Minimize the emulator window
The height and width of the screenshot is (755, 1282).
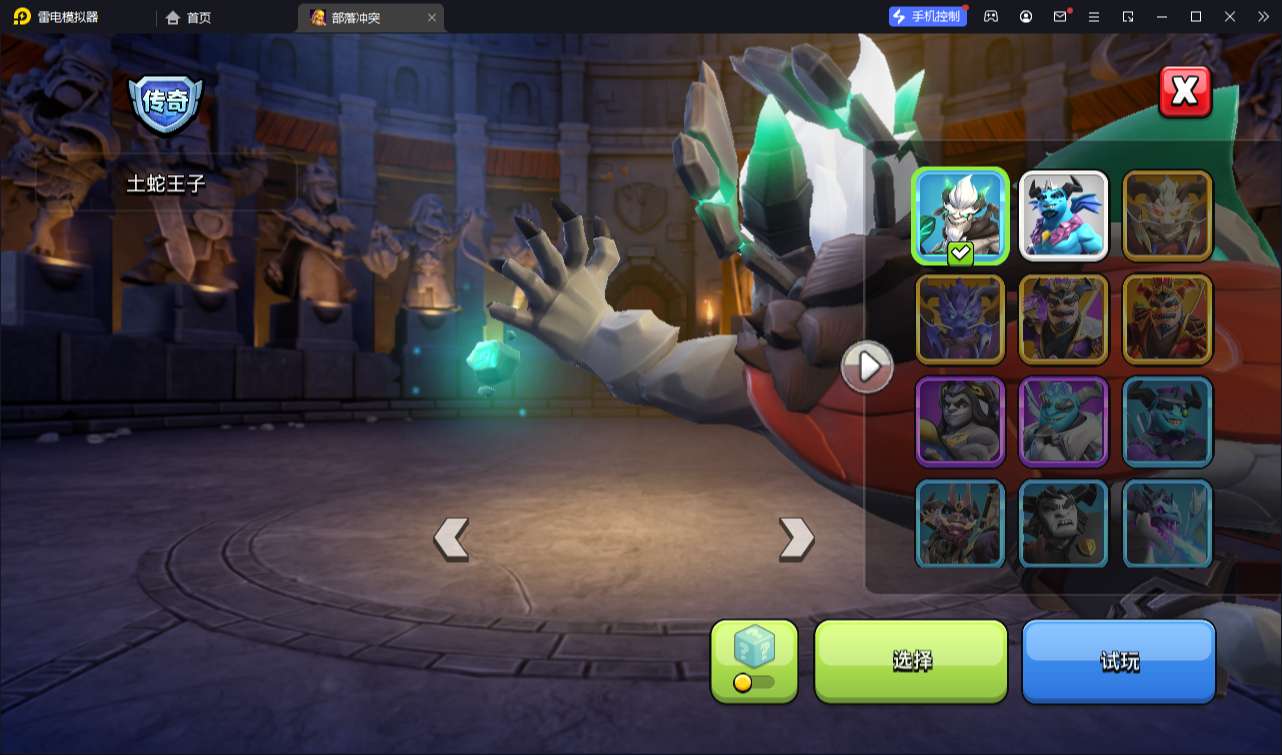(1161, 17)
